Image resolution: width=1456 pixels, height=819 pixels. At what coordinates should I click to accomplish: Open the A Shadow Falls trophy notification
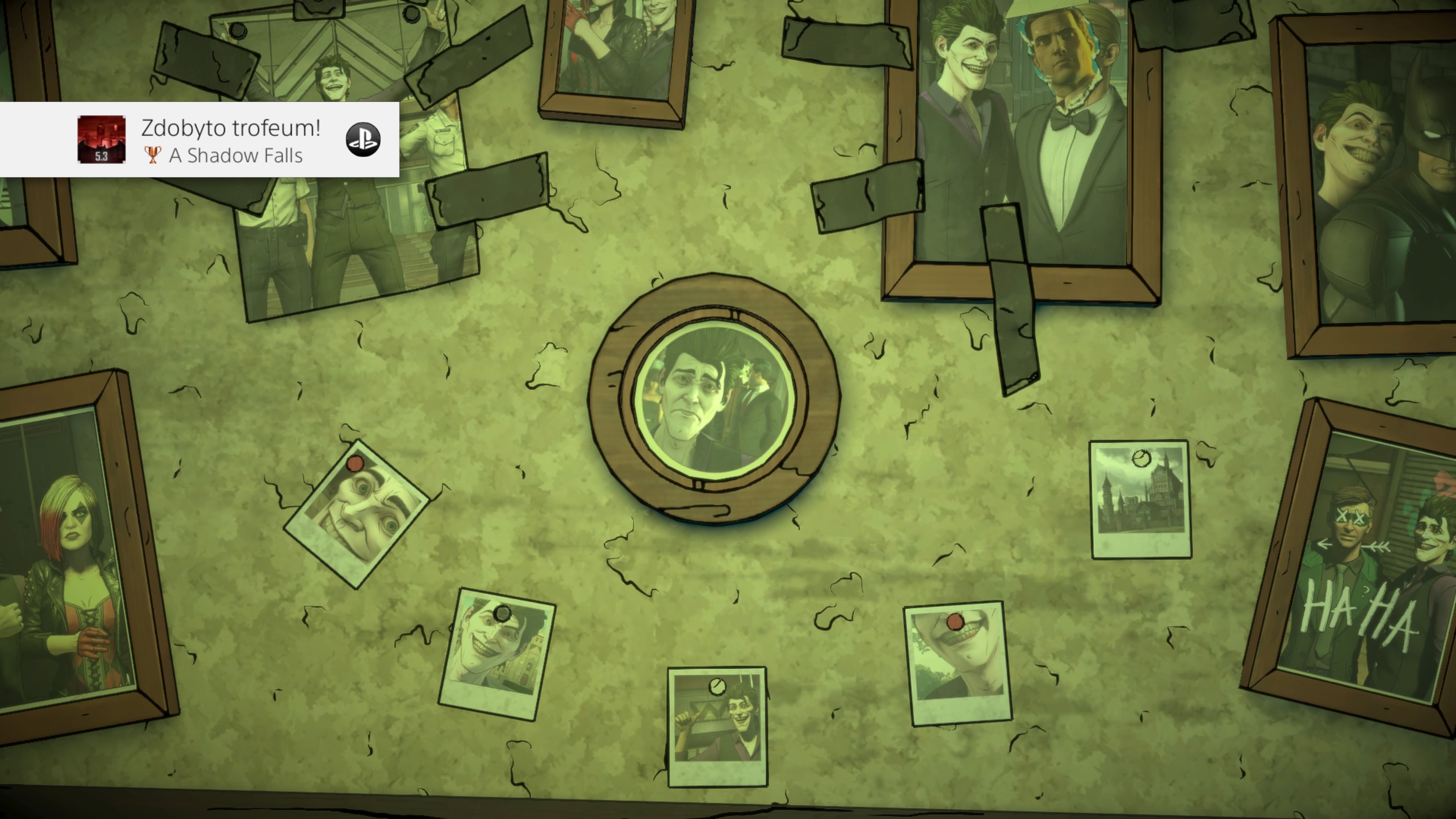tap(199, 140)
